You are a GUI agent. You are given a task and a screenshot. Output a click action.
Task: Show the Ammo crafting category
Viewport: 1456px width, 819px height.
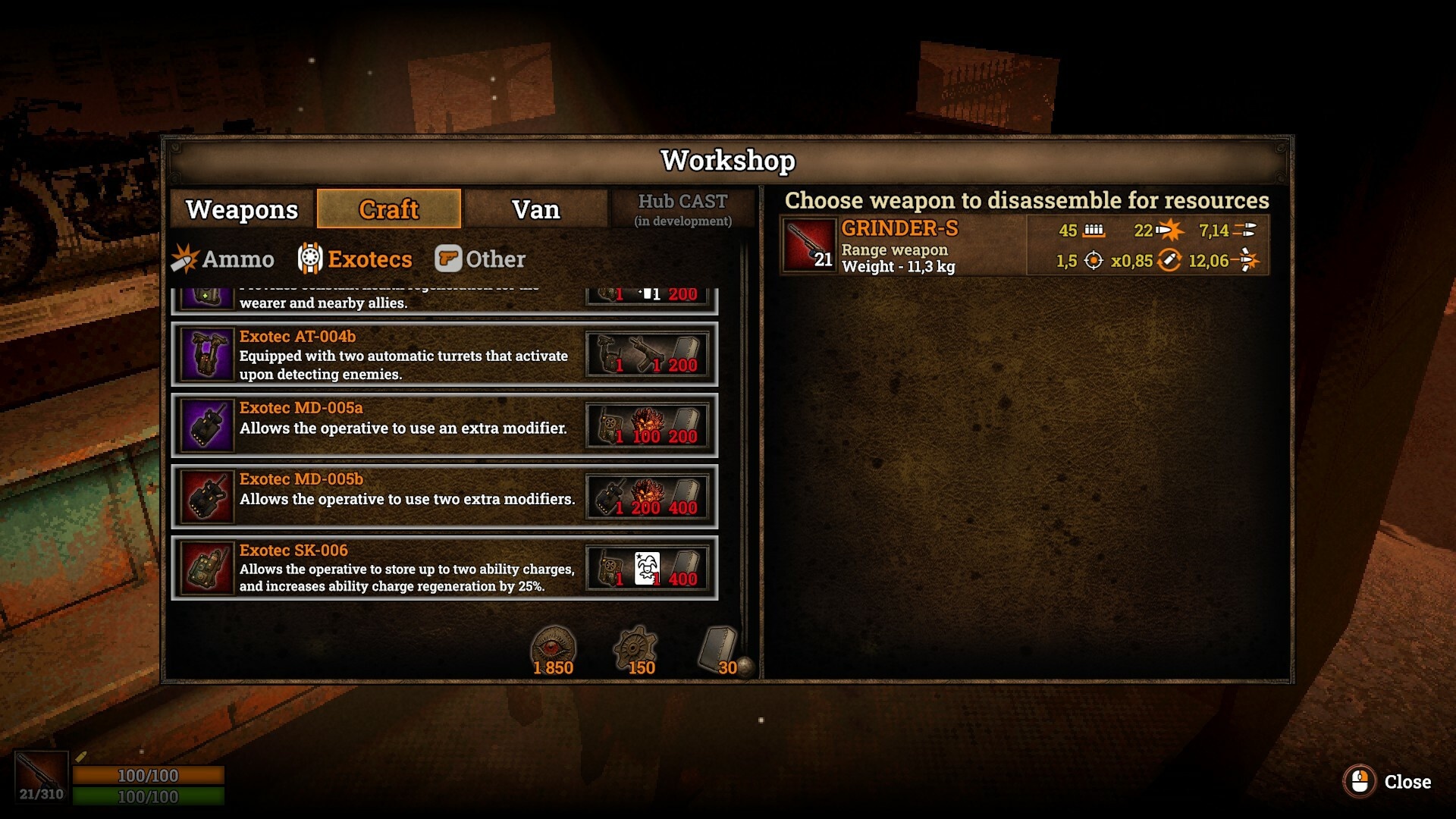(223, 259)
